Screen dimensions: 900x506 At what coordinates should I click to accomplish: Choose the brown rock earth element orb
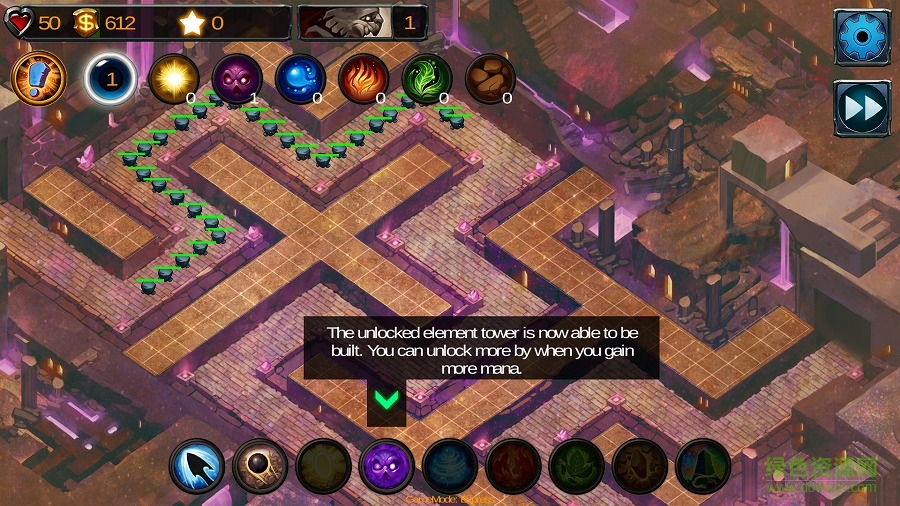[490, 79]
